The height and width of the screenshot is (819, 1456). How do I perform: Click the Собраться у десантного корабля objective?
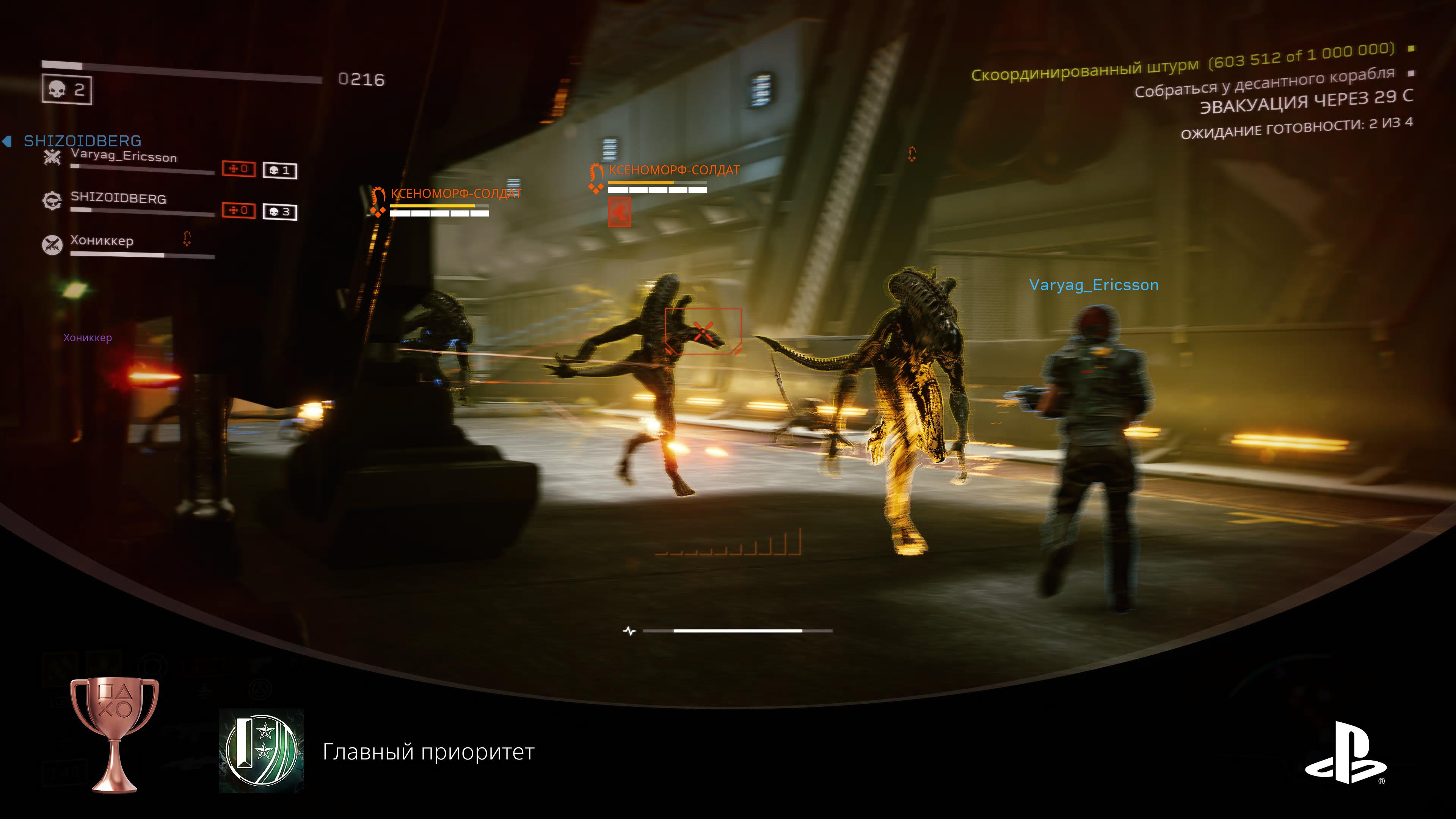coord(1265,83)
